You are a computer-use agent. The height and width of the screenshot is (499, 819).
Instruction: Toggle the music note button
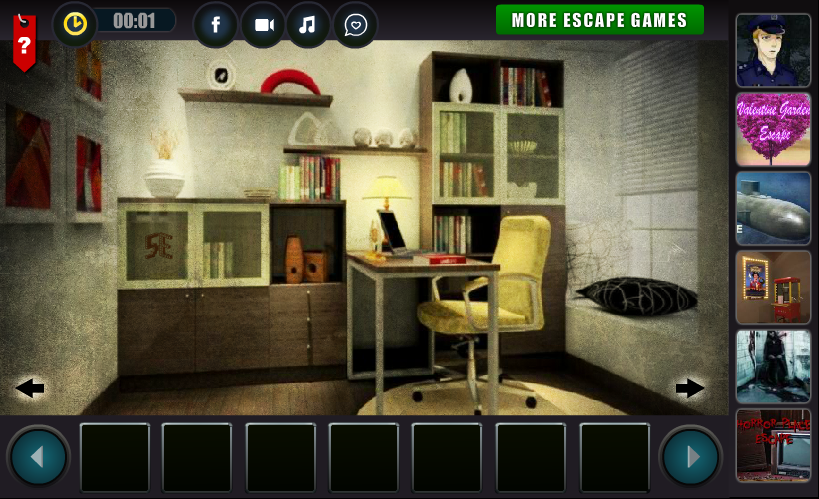(x=309, y=24)
